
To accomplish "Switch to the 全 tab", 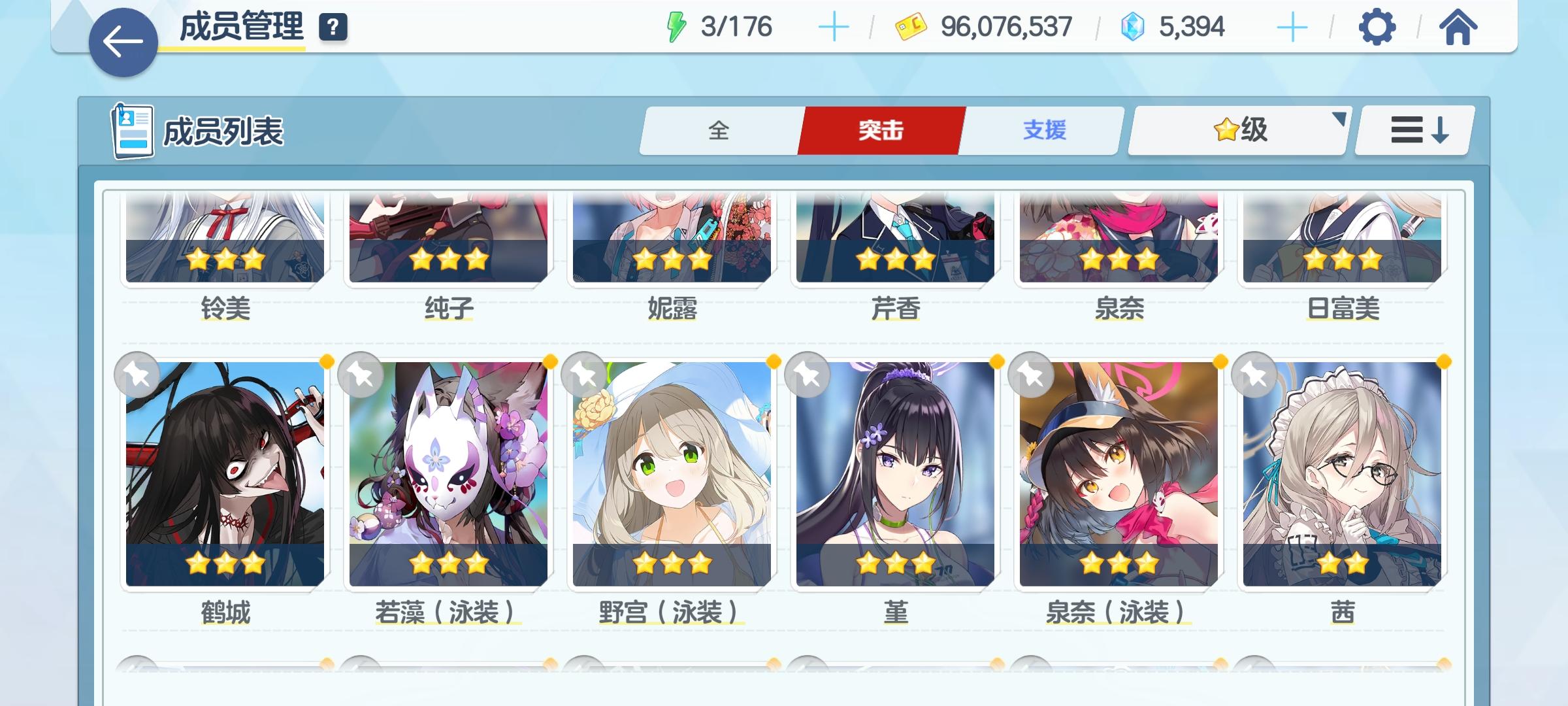I will (719, 131).
